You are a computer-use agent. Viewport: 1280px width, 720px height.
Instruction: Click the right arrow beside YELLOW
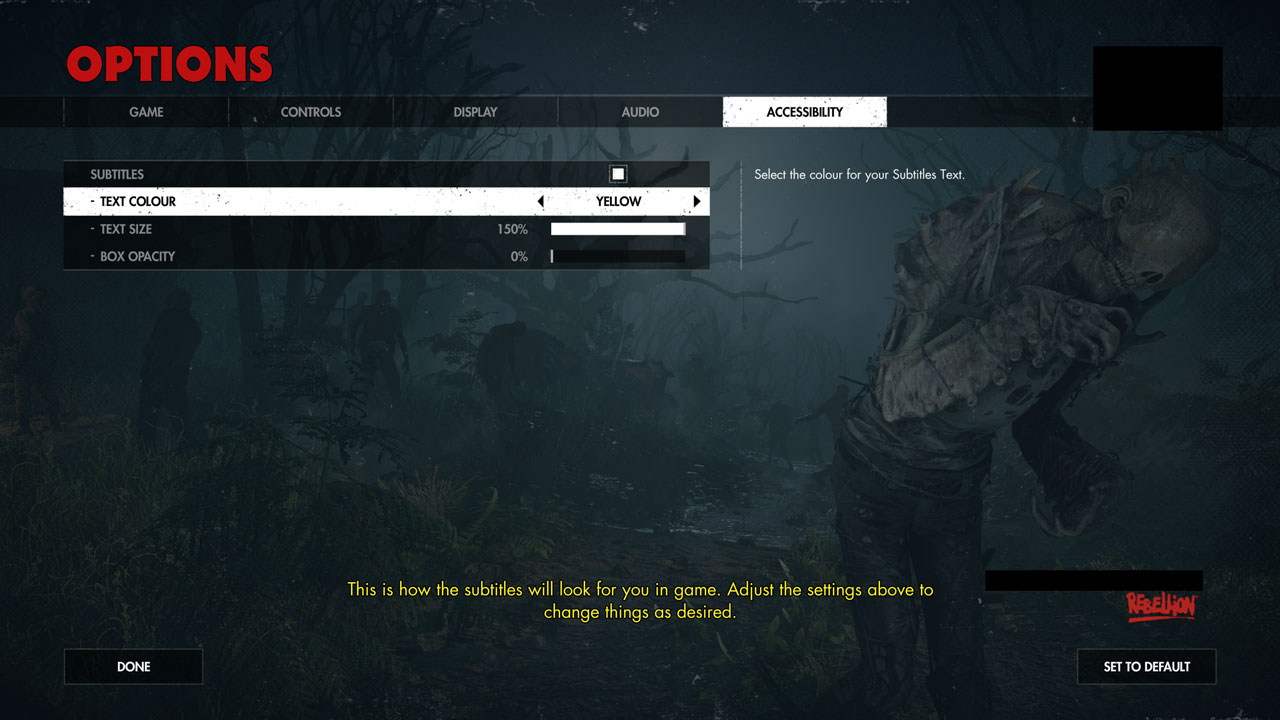click(x=696, y=201)
